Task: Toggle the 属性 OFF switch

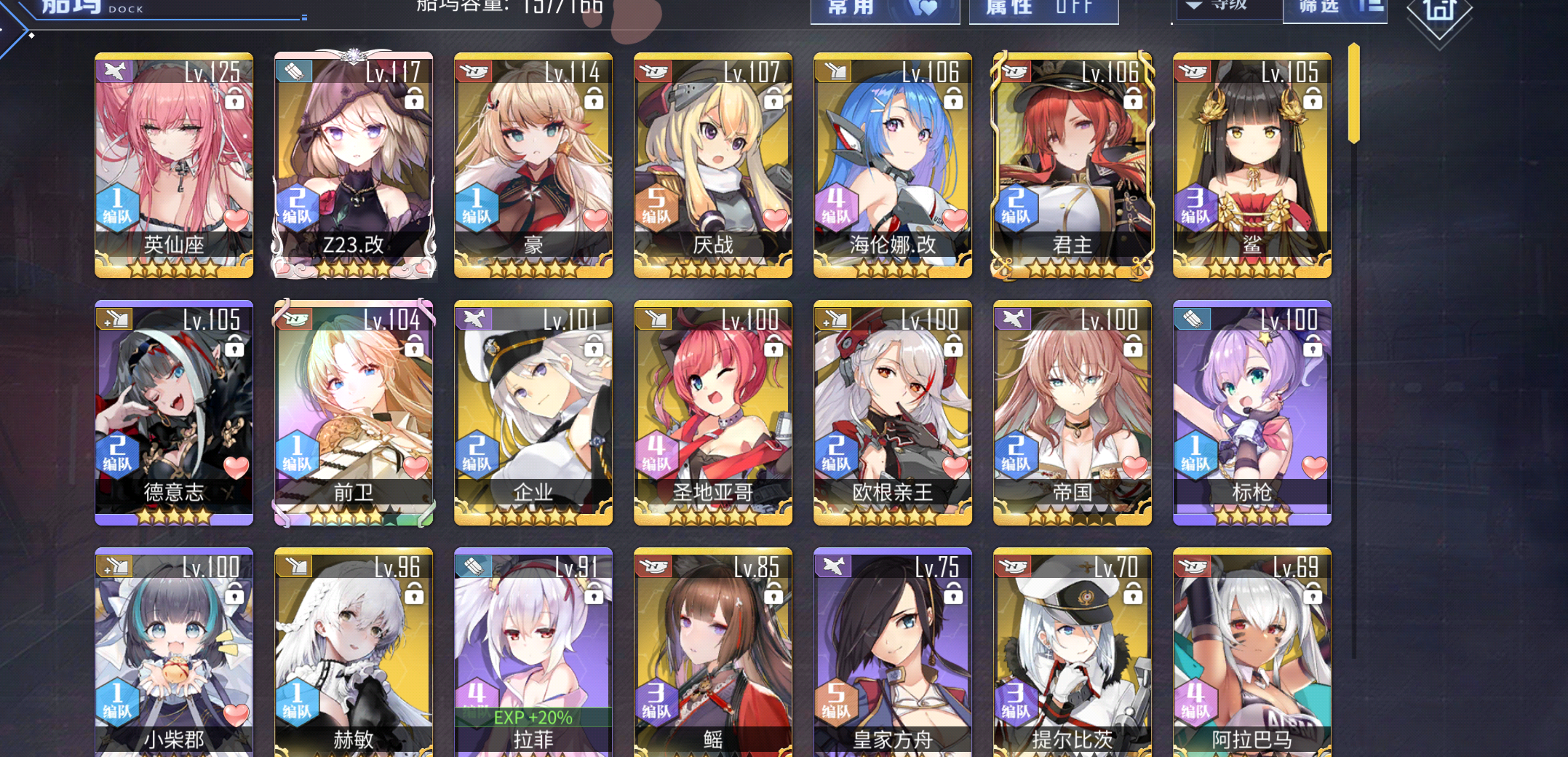Action: point(1043,7)
